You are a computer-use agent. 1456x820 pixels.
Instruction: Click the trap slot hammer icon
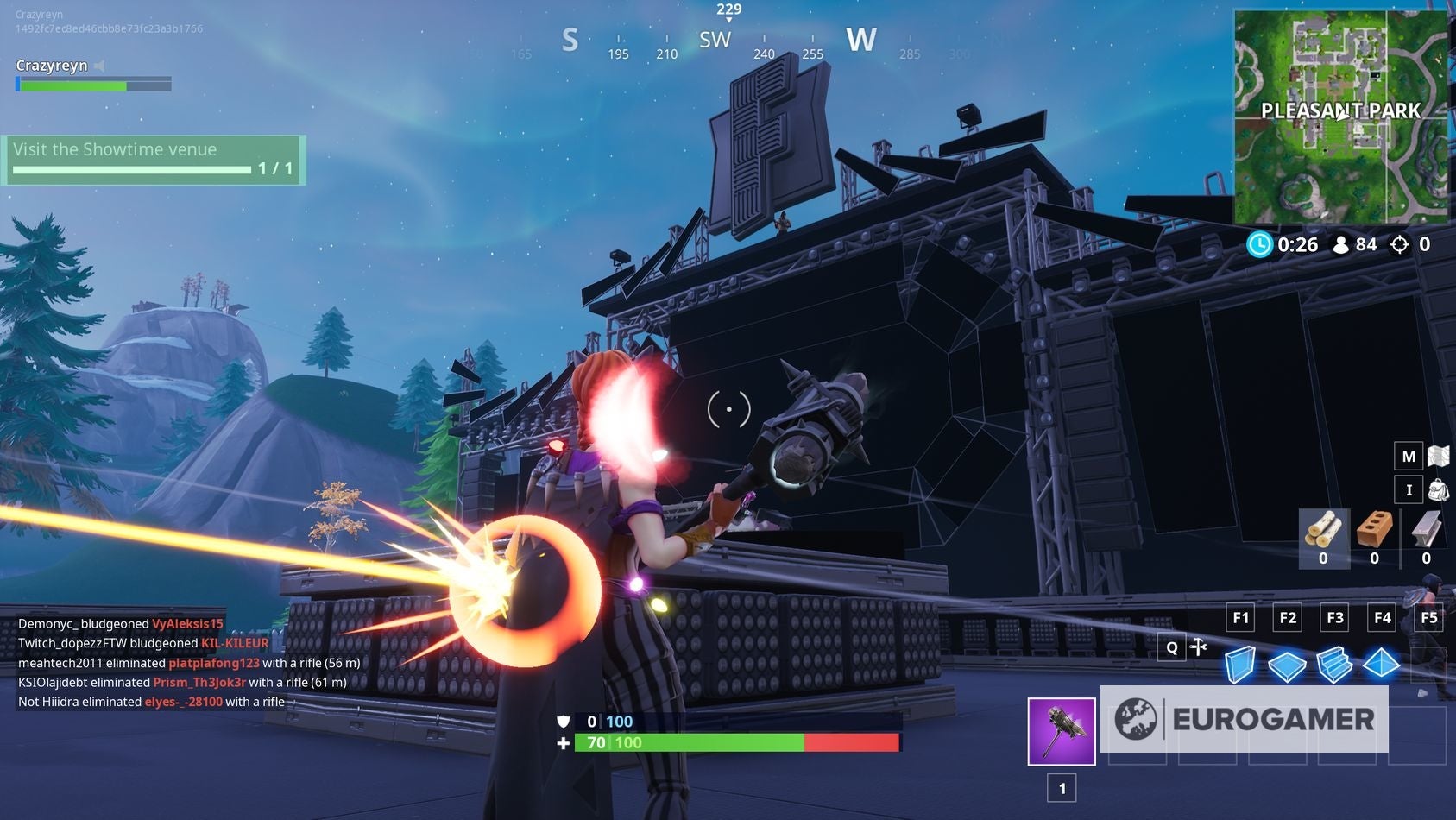tap(1200, 647)
